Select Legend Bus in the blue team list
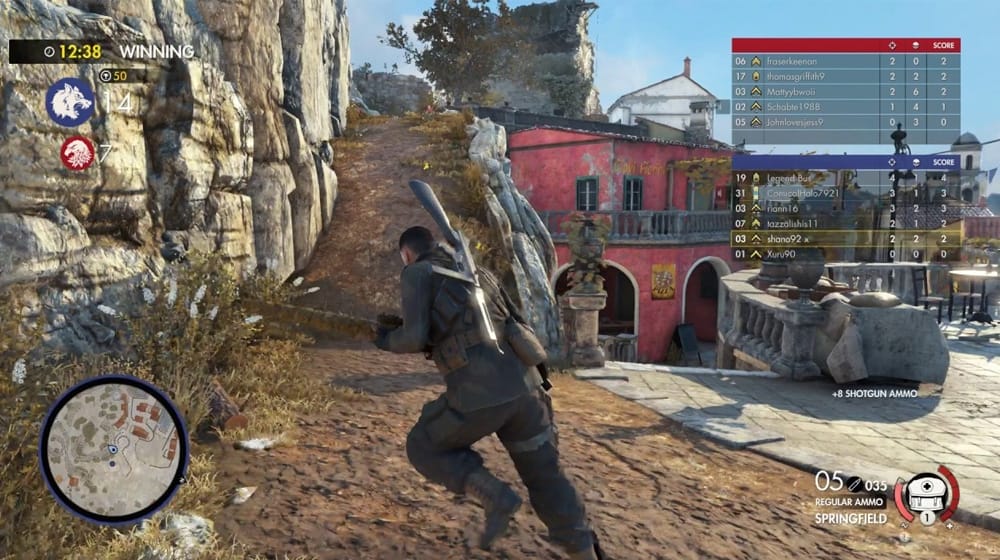 tap(845, 177)
